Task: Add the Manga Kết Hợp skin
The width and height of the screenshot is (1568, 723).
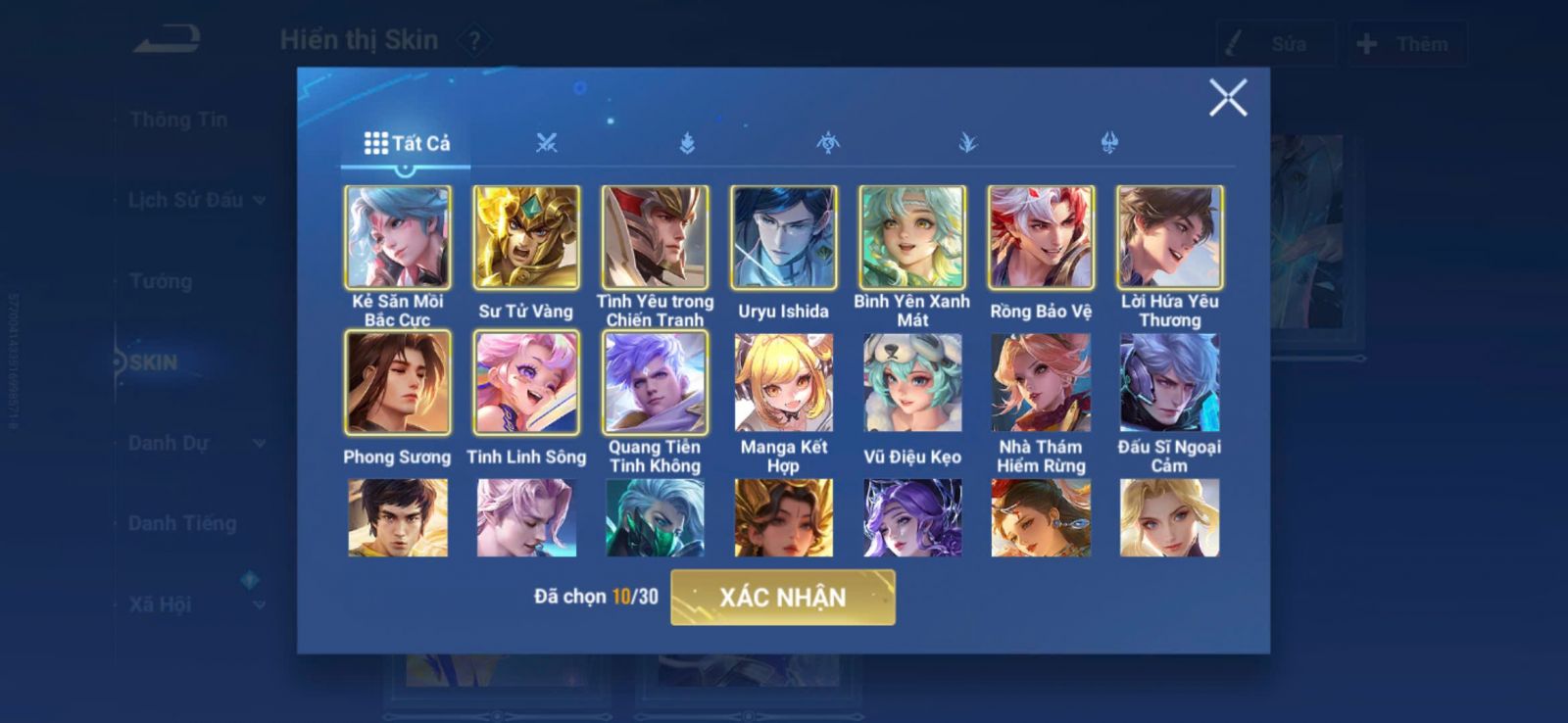Action: point(783,382)
